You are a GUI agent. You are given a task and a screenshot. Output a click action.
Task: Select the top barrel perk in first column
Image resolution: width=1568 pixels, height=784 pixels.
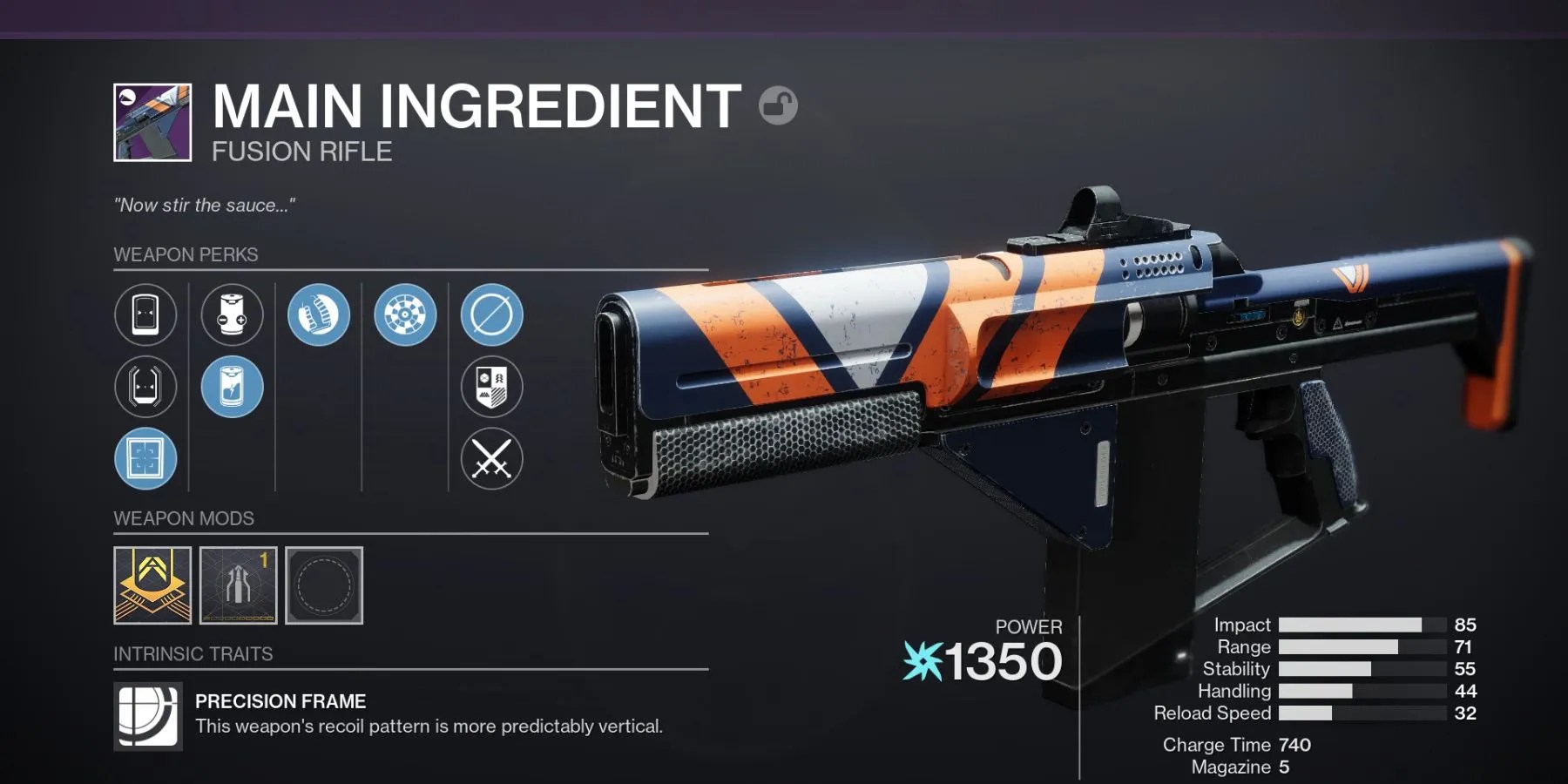coord(146,315)
